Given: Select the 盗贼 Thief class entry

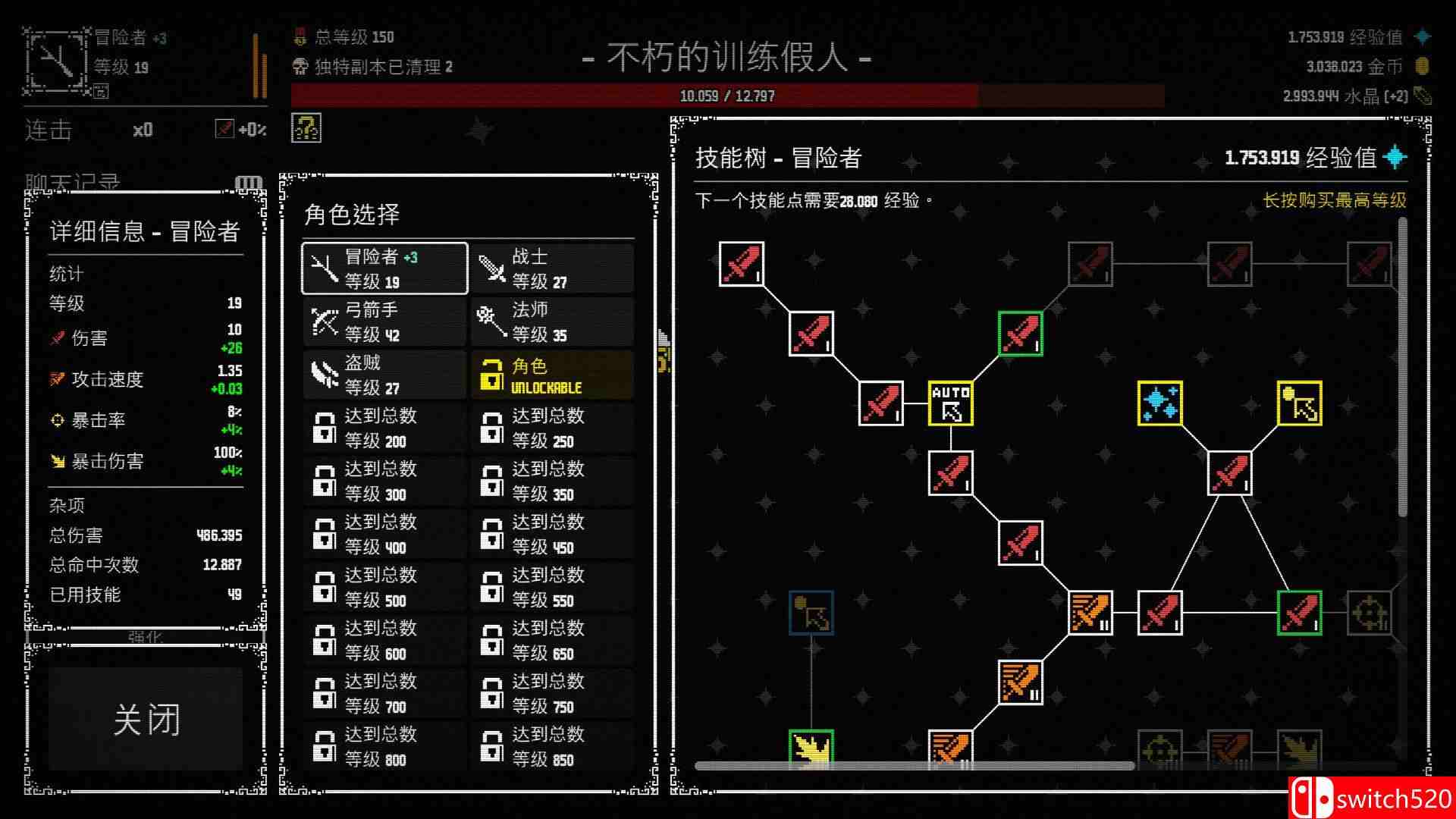Looking at the screenshot, I should pos(383,375).
